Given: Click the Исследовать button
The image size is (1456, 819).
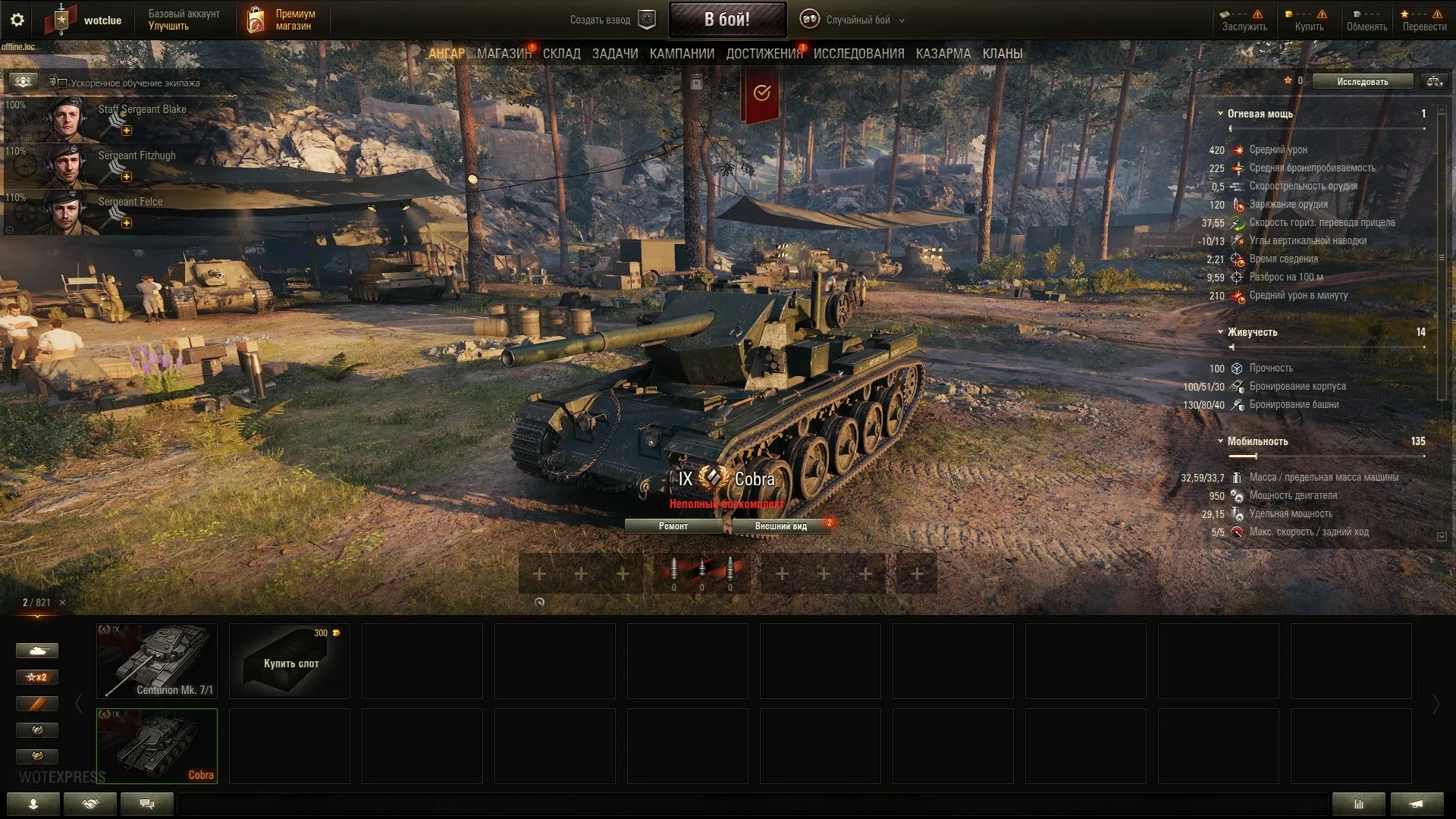Looking at the screenshot, I should (1362, 82).
